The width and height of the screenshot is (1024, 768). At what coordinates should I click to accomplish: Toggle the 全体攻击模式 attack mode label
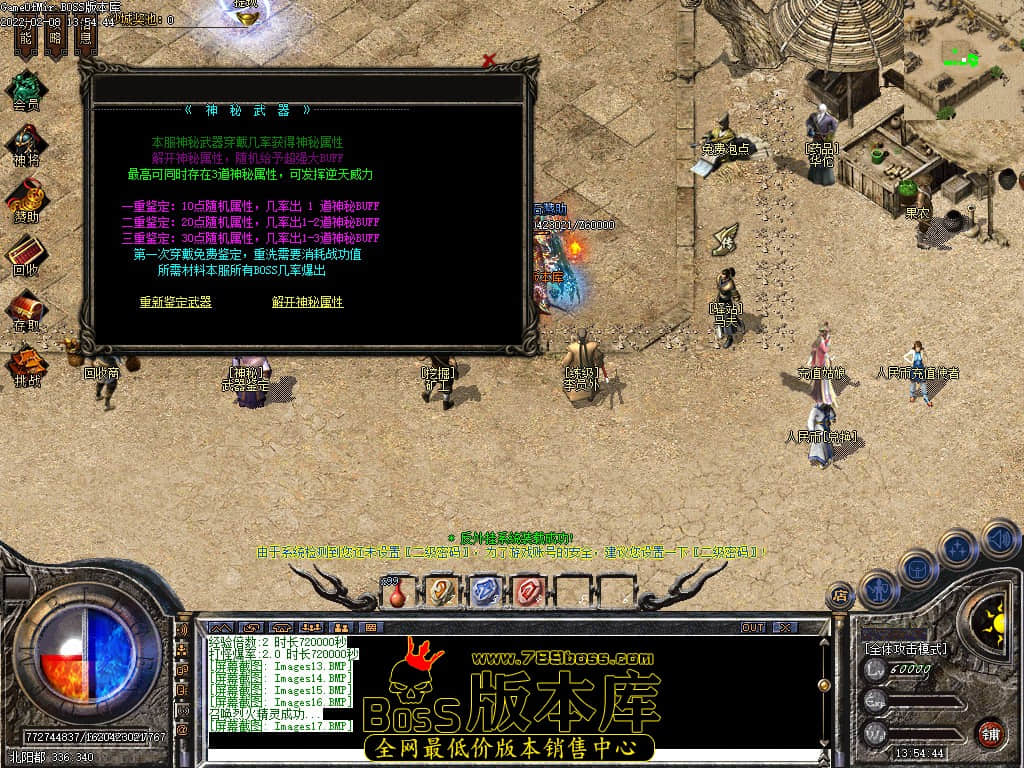[905, 649]
